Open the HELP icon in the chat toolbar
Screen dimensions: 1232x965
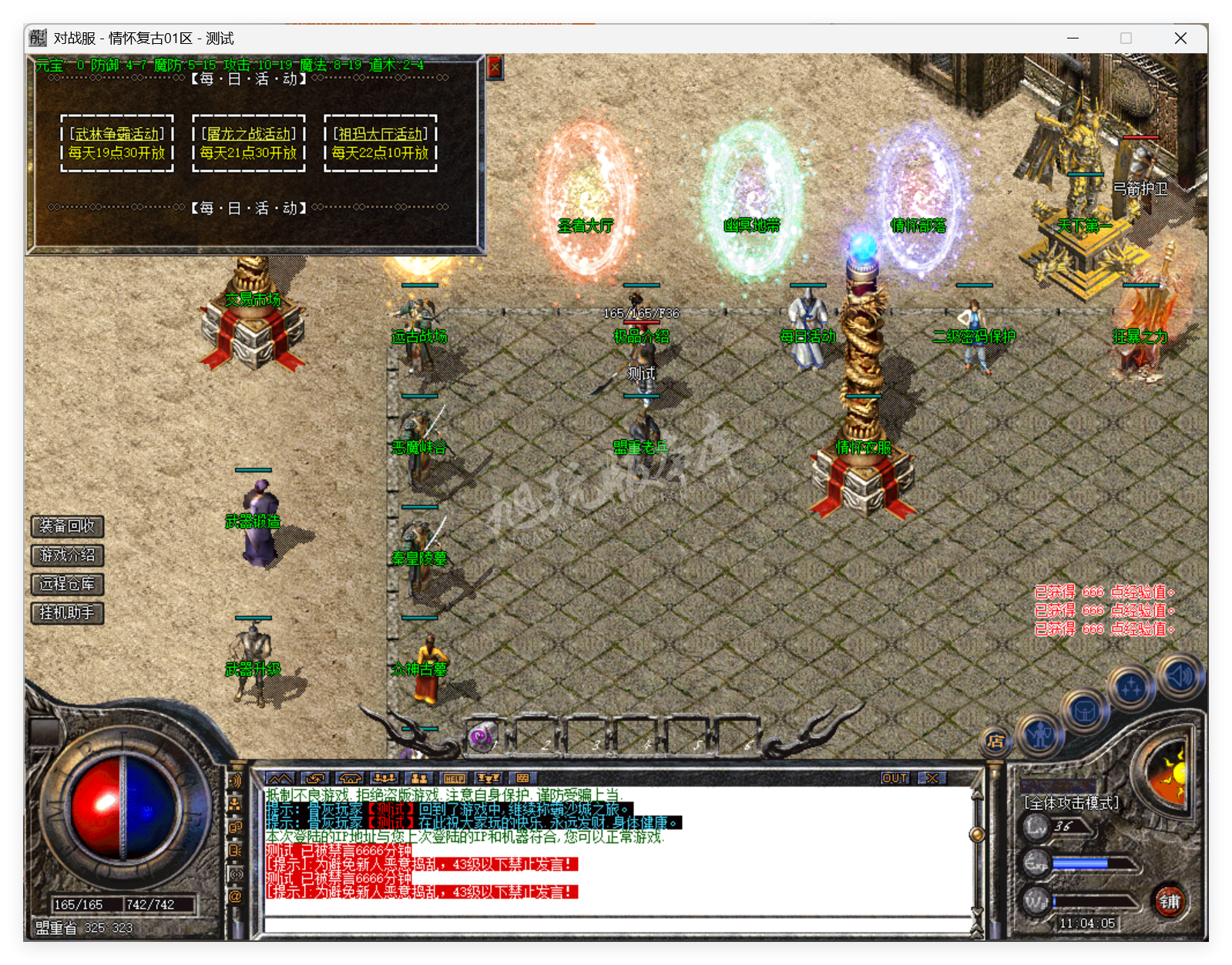click(454, 778)
